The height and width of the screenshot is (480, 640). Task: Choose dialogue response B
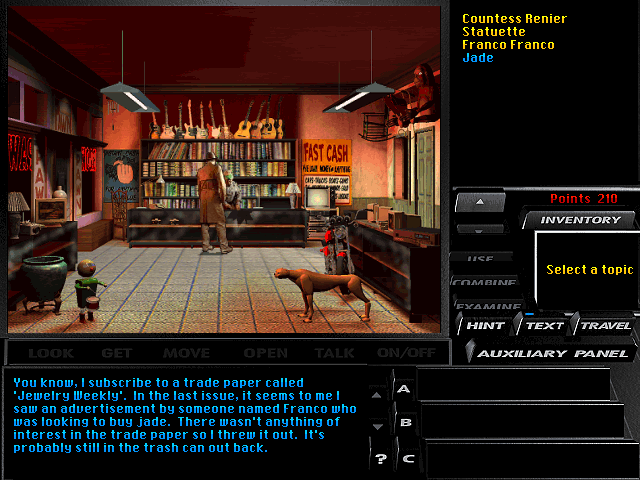click(405, 423)
